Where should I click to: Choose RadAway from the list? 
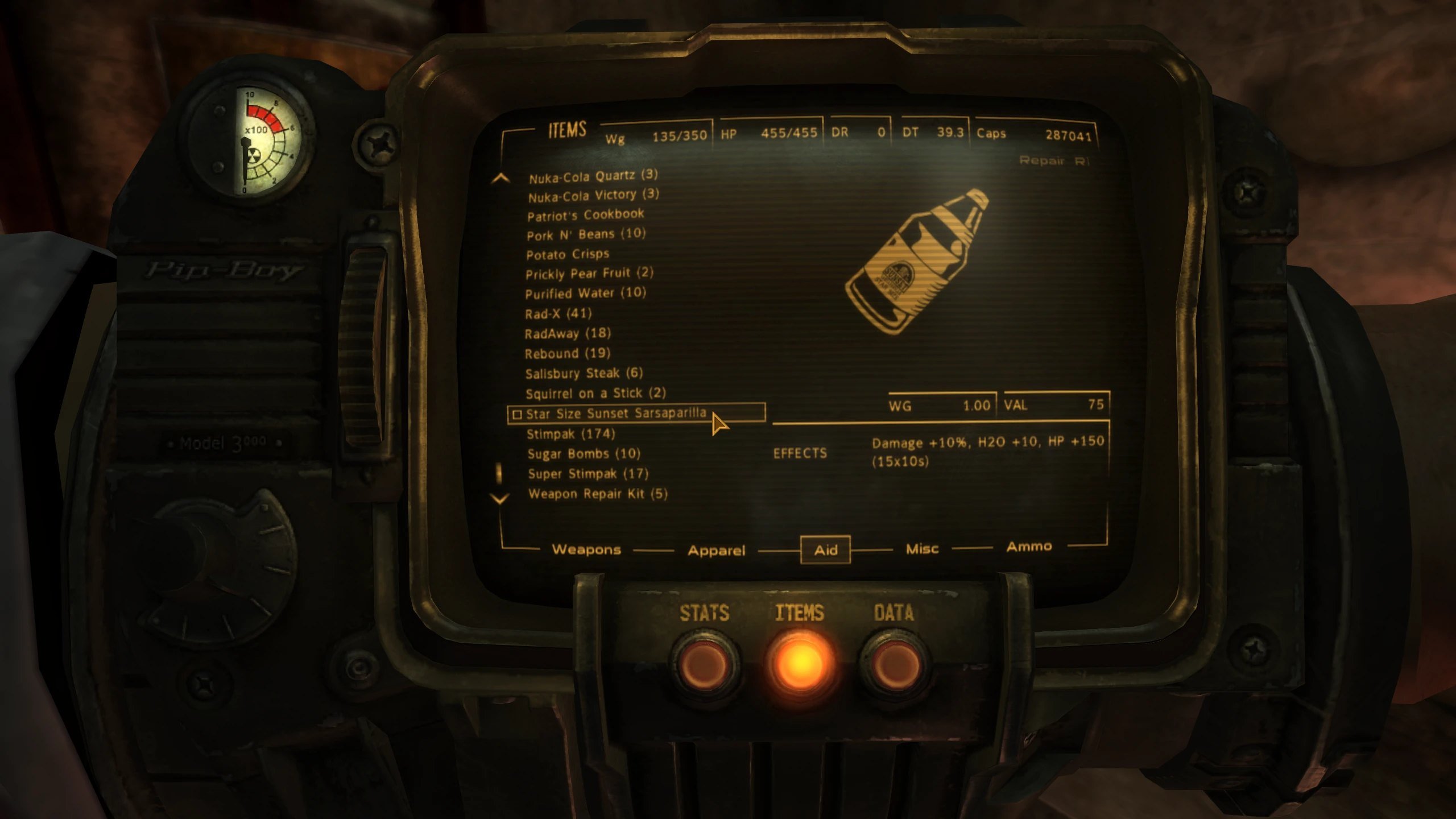point(567,333)
